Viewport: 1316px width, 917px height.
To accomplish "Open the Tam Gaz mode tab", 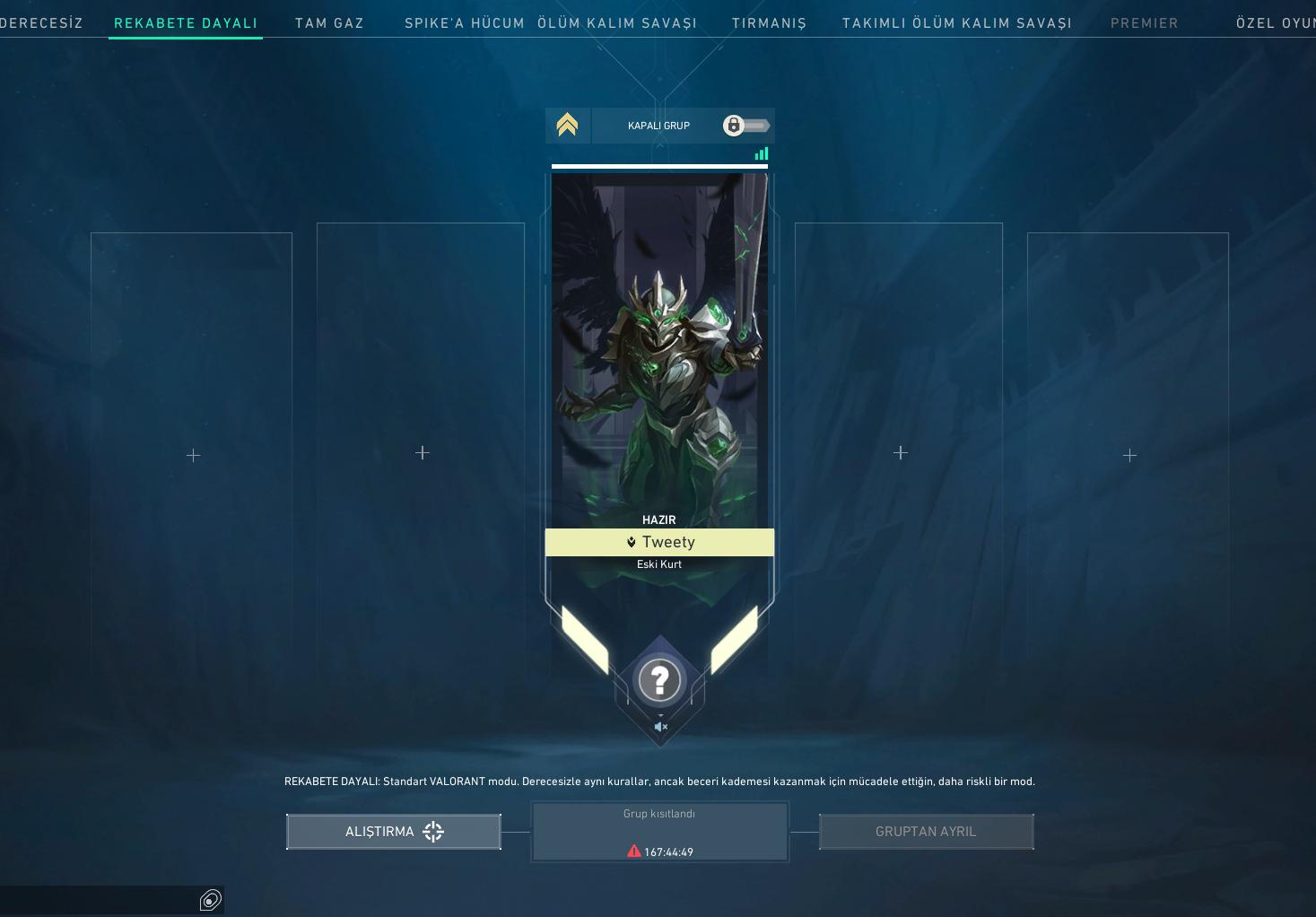I will [x=329, y=23].
